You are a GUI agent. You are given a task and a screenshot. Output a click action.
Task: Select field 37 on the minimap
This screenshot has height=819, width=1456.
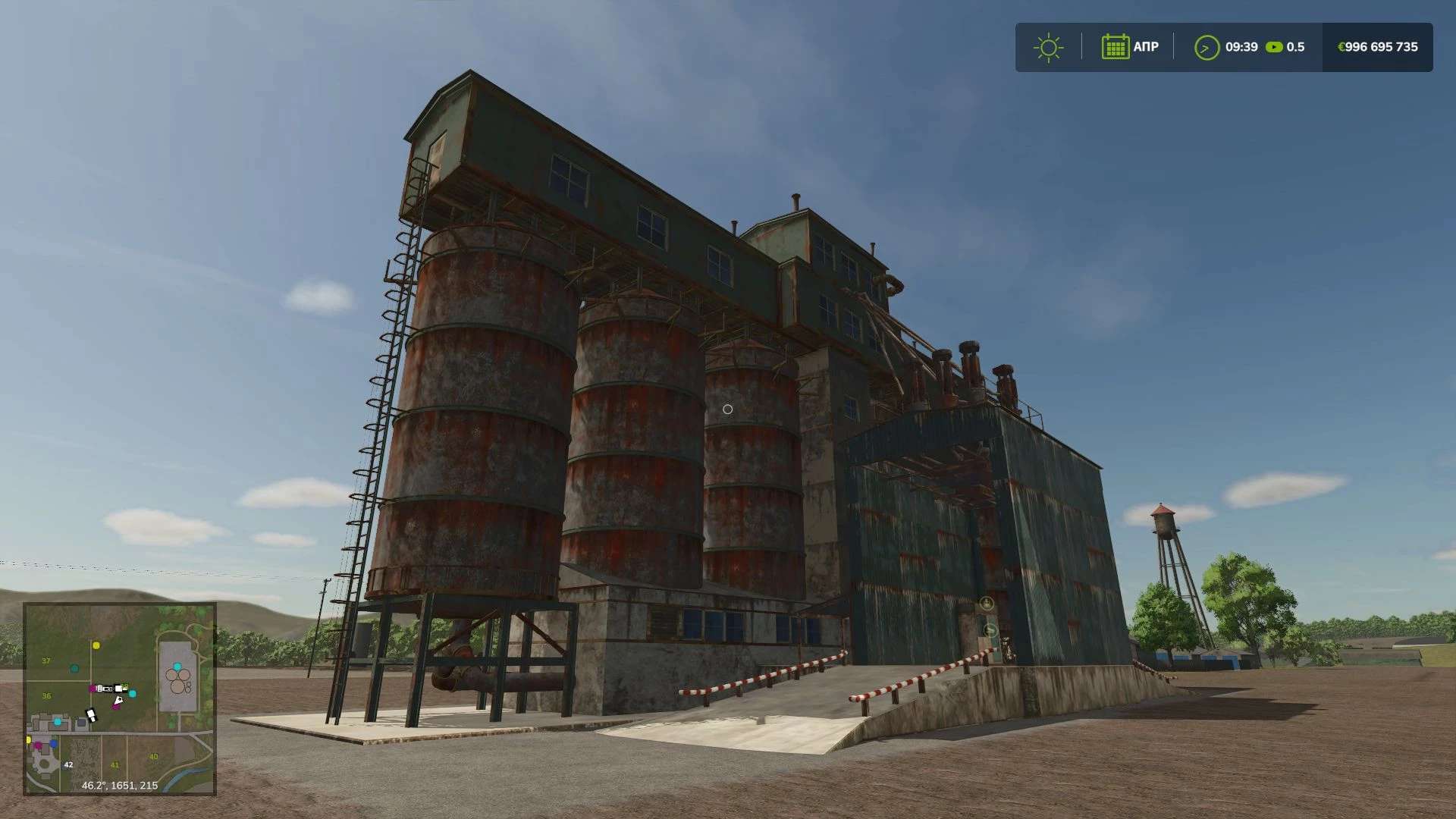coord(46,661)
